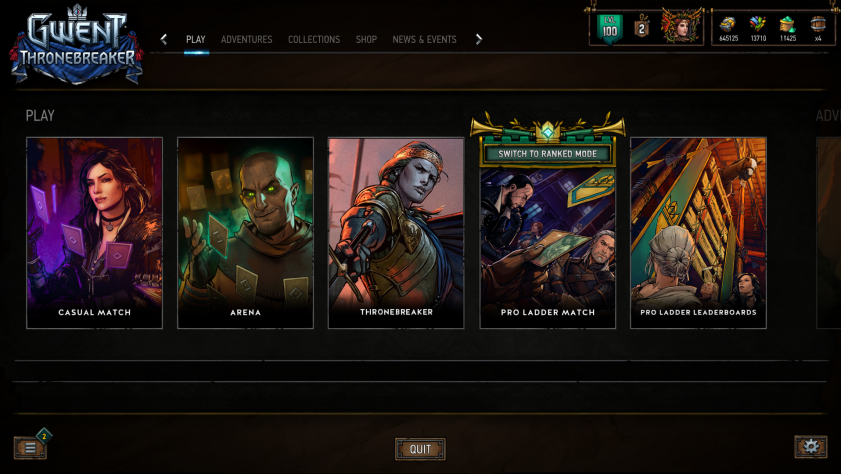This screenshot has width=841, height=474.
Task: Open the Play tab
Action: (x=195, y=40)
